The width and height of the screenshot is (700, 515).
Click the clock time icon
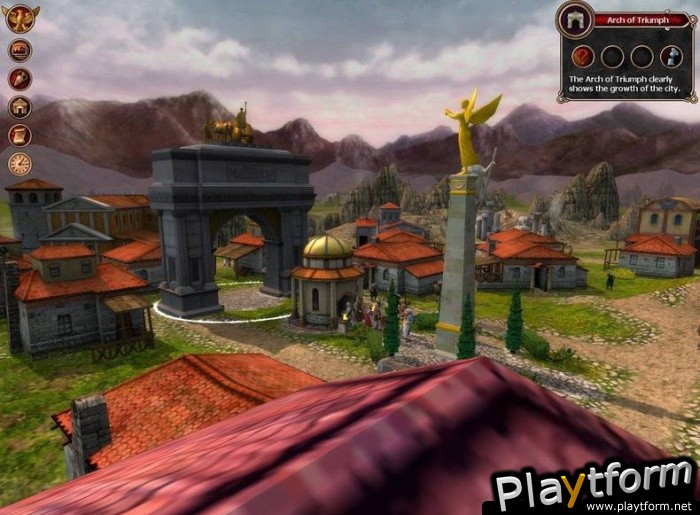coord(20,164)
